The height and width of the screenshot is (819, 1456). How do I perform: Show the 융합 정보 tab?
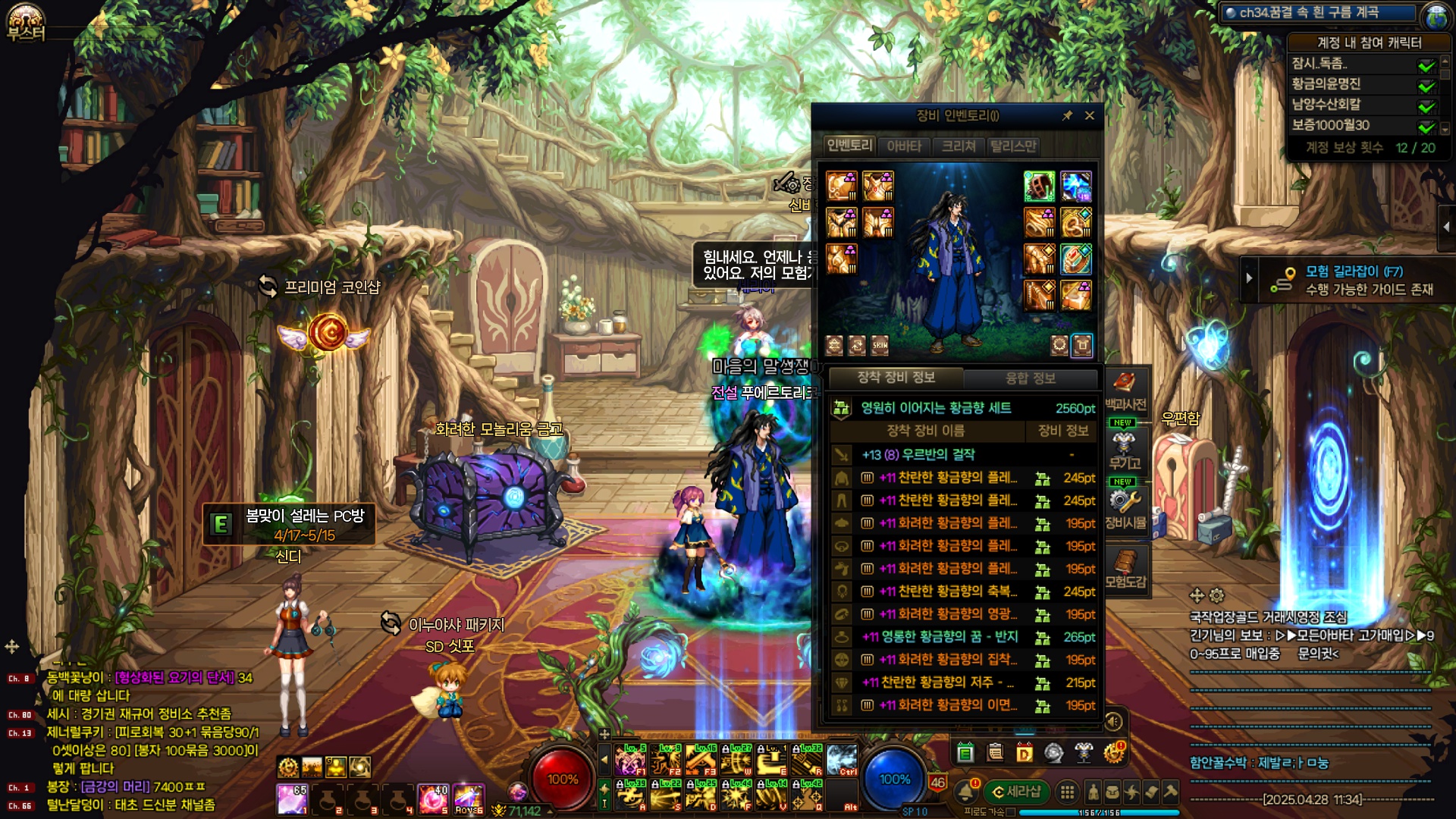click(x=1030, y=378)
